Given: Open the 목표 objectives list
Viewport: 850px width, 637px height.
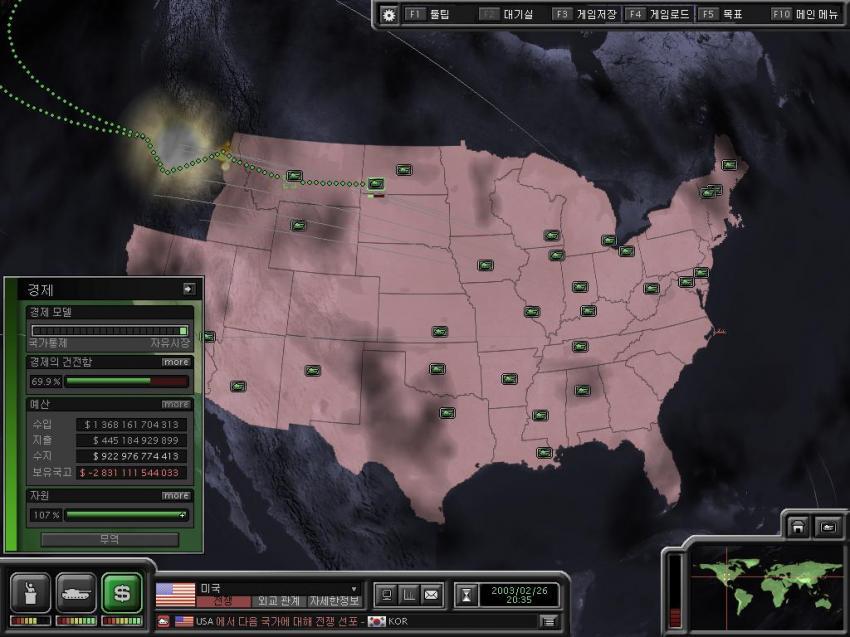Looking at the screenshot, I should pos(722,15).
